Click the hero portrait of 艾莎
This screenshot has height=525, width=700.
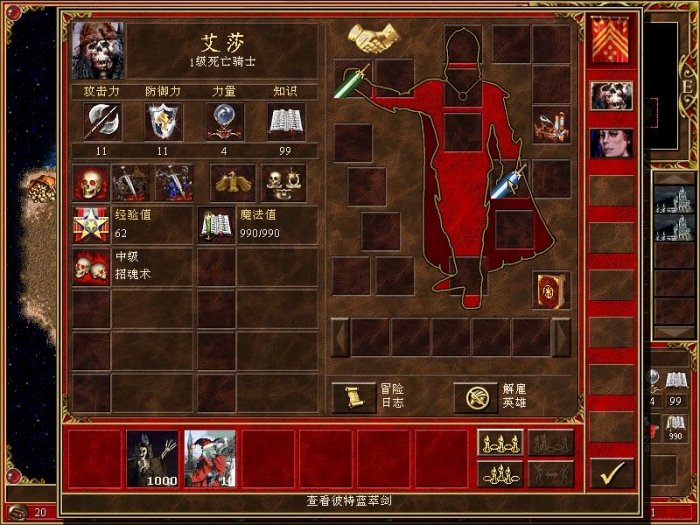click(x=98, y=51)
